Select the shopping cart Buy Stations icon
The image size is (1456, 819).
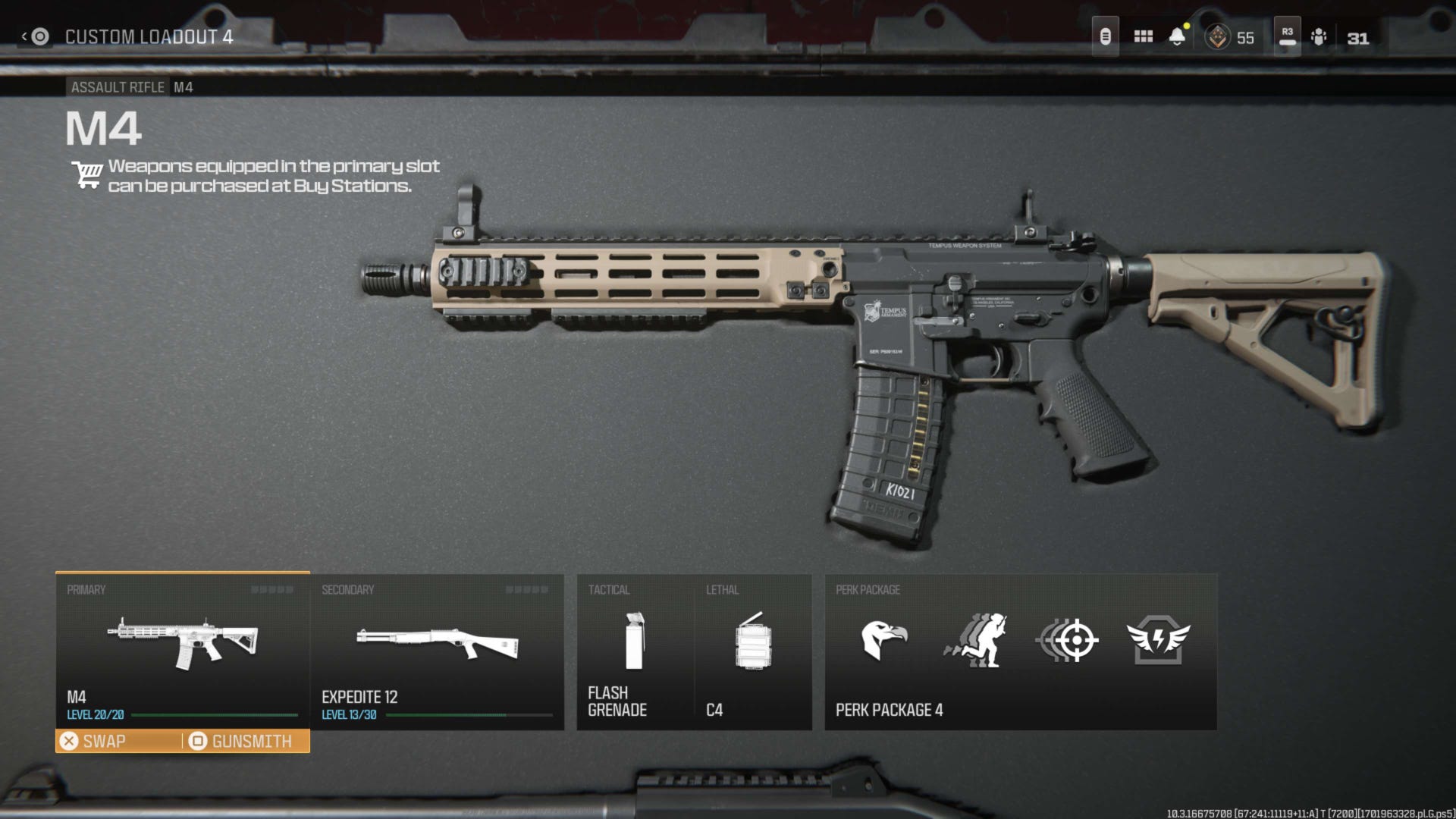click(86, 175)
